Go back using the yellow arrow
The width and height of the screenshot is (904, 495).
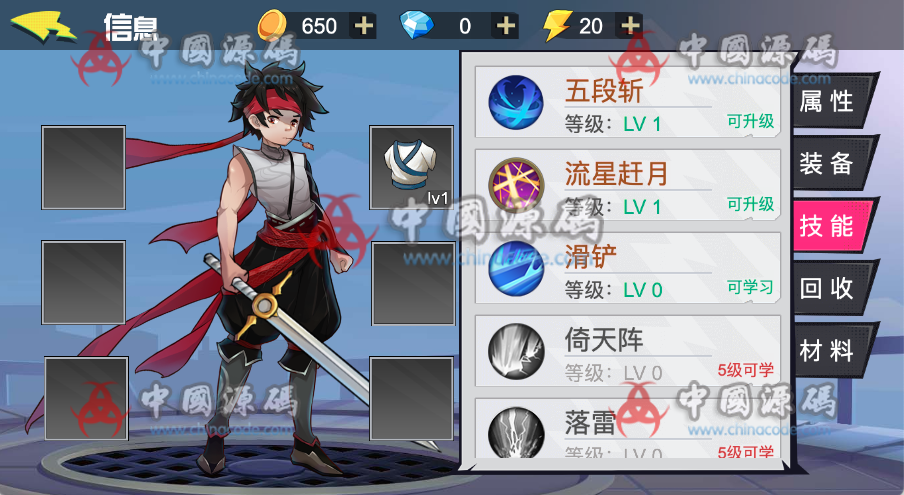pyautogui.click(x=44, y=24)
